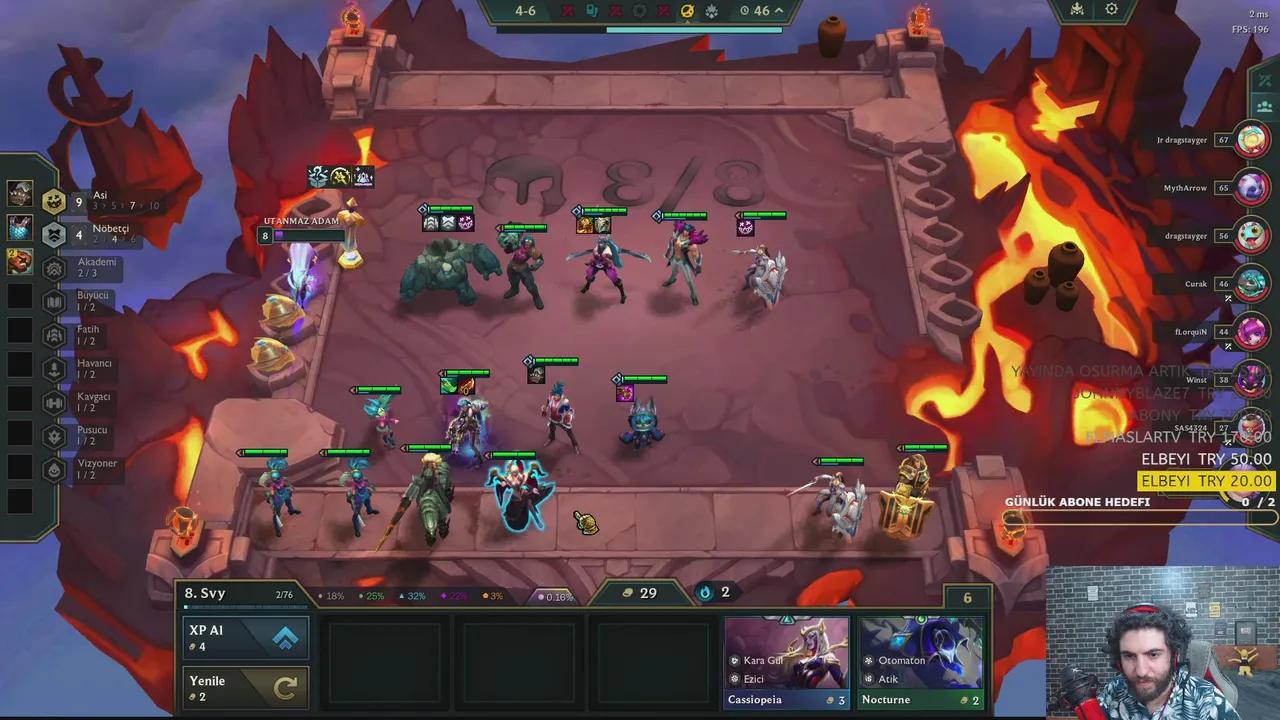Select the Asi trait icon
This screenshot has height=720, width=1280.
53,200
